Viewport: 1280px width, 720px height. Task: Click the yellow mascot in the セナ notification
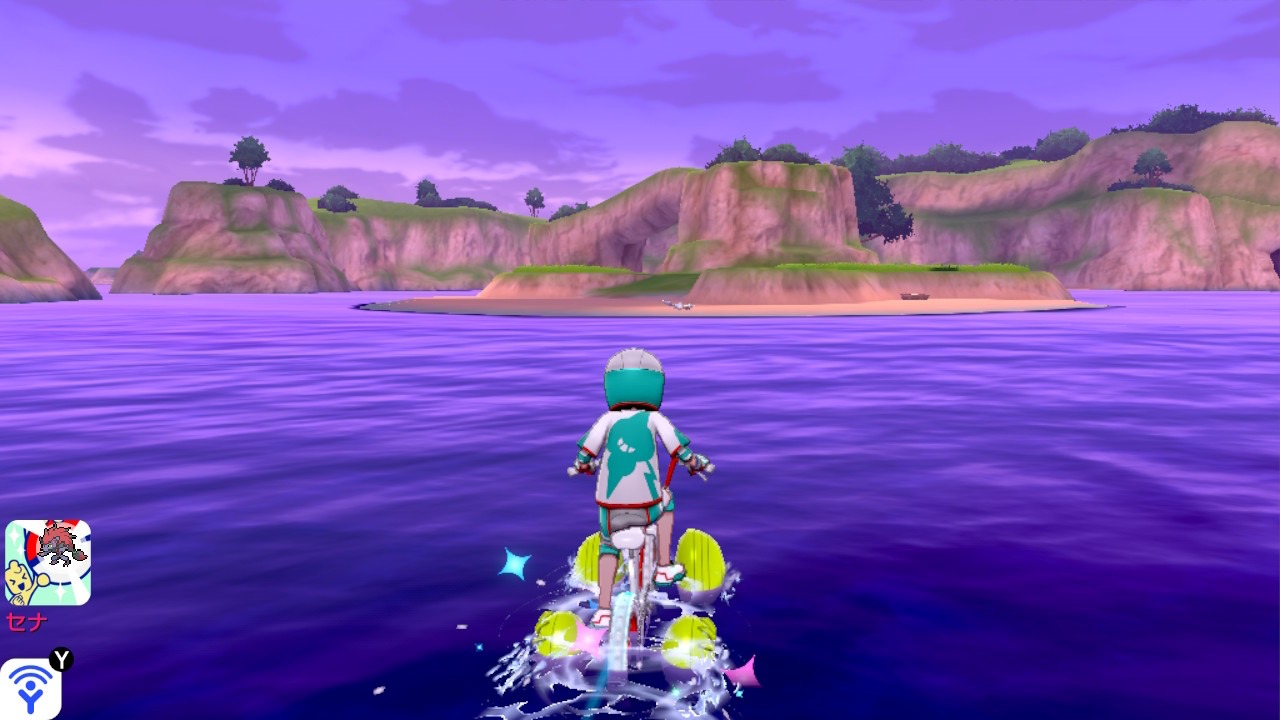pyautogui.click(x=21, y=579)
